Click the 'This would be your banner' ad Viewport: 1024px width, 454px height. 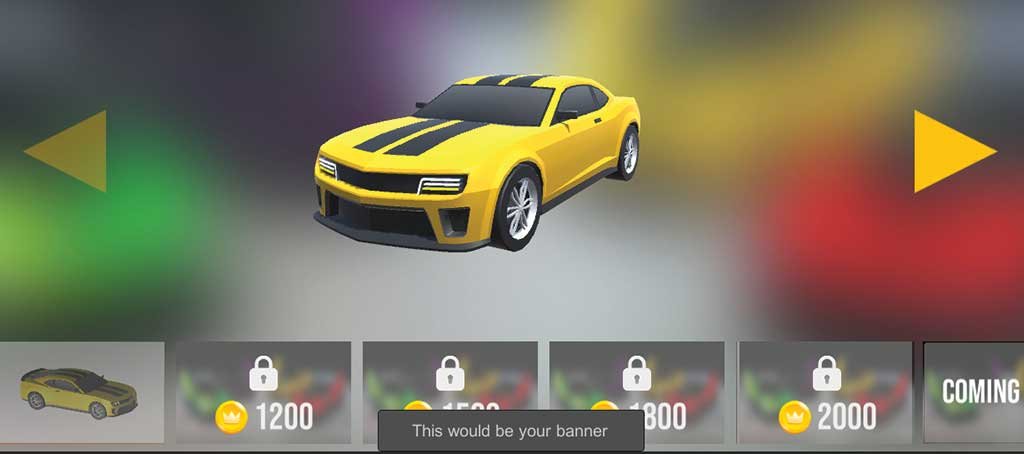coord(511,431)
